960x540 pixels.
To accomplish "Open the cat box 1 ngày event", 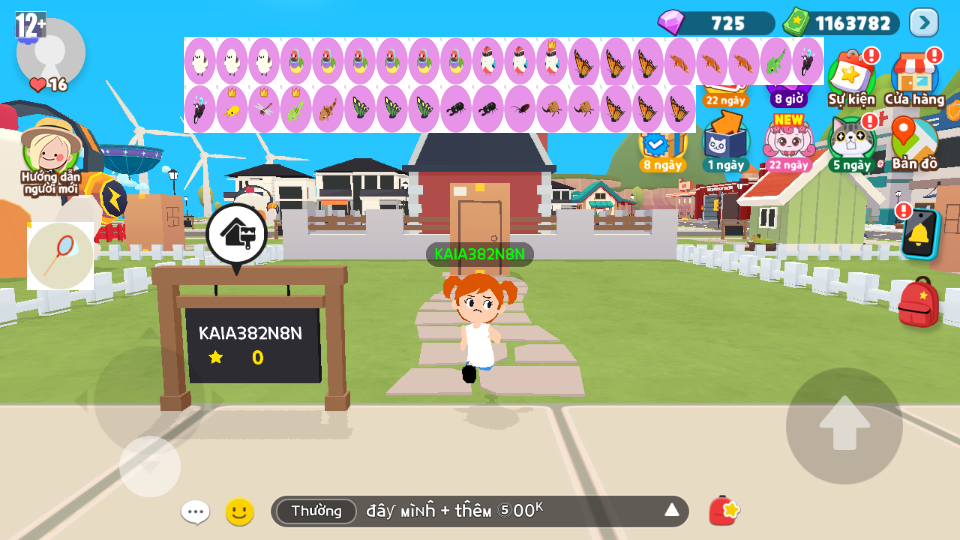I will pyautogui.click(x=726, y=140).
